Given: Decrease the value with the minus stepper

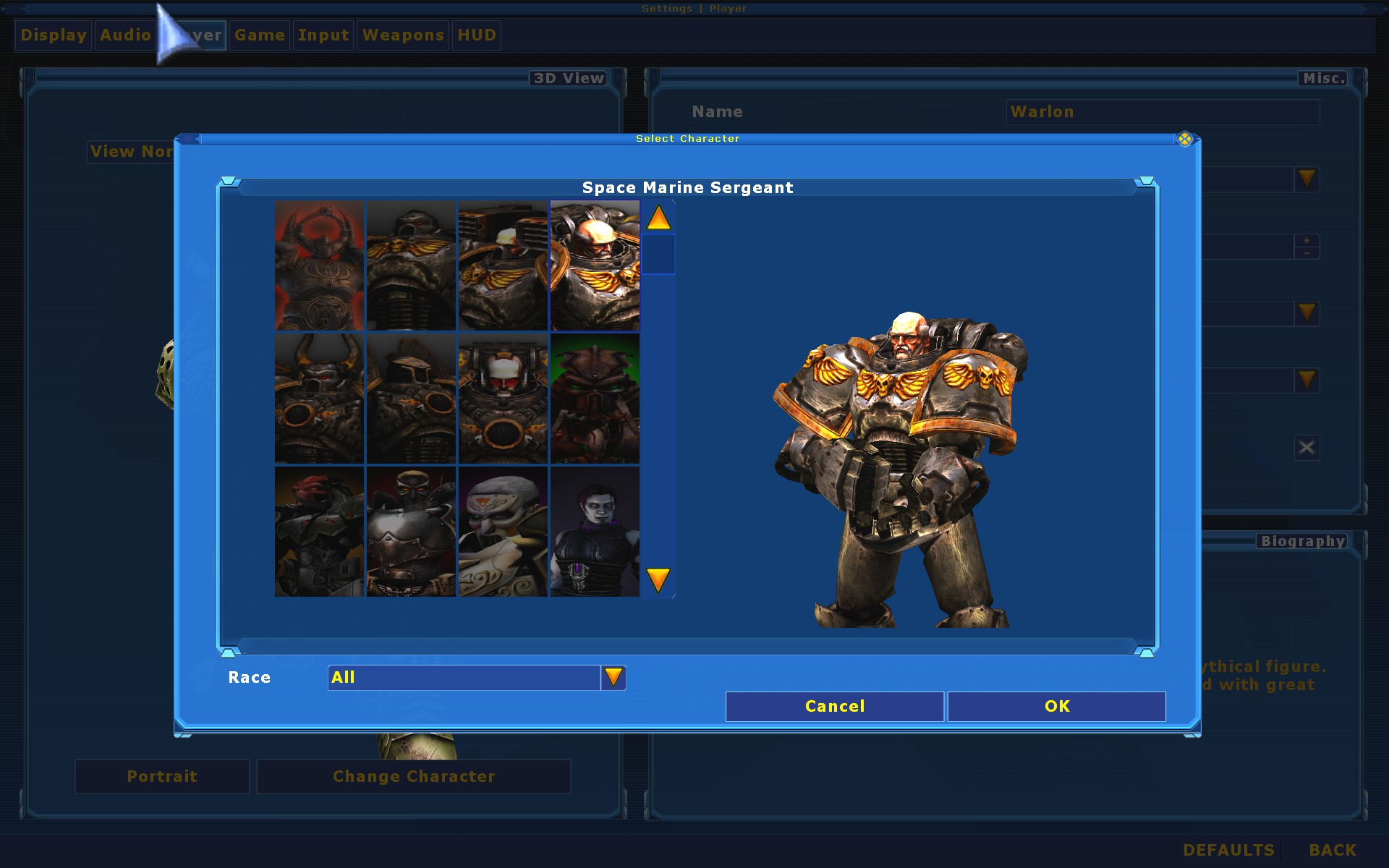Looking at the screenshot, I should coord(1307,252).
